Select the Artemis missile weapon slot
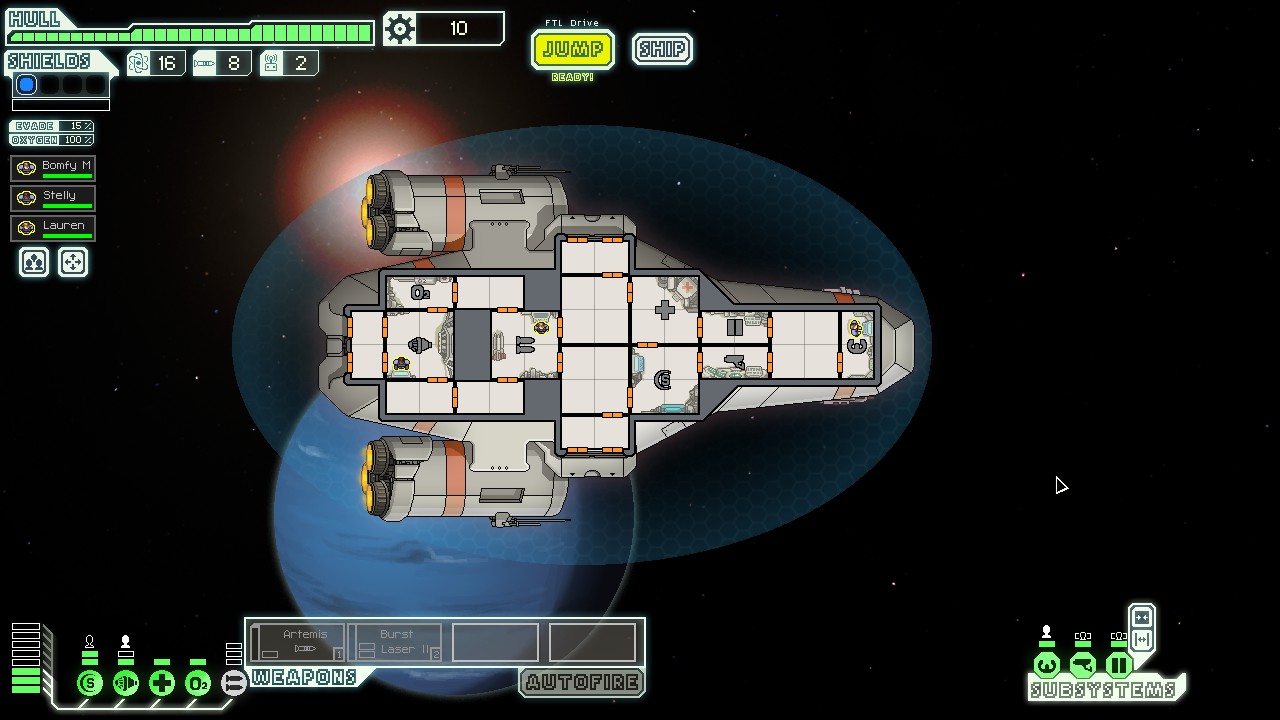Screen dimensions: 1280x720 pos(298,642)
